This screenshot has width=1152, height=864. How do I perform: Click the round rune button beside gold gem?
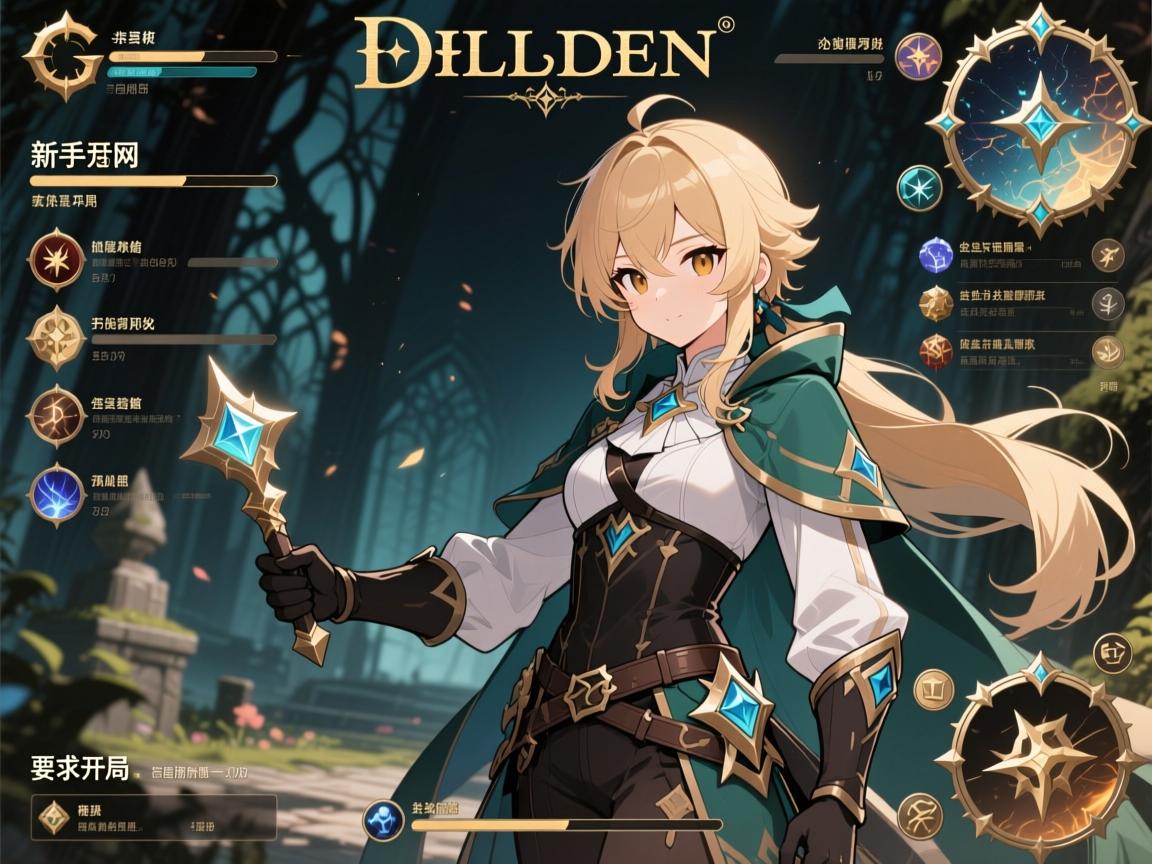[x=1108, y=302]
